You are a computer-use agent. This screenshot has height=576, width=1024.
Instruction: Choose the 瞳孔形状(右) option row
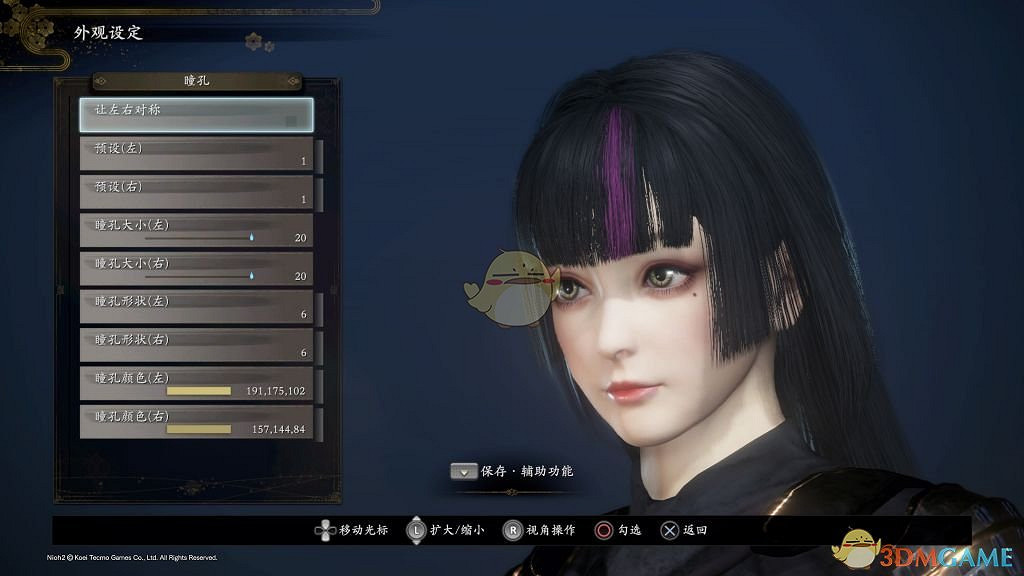tap(196, 345)
